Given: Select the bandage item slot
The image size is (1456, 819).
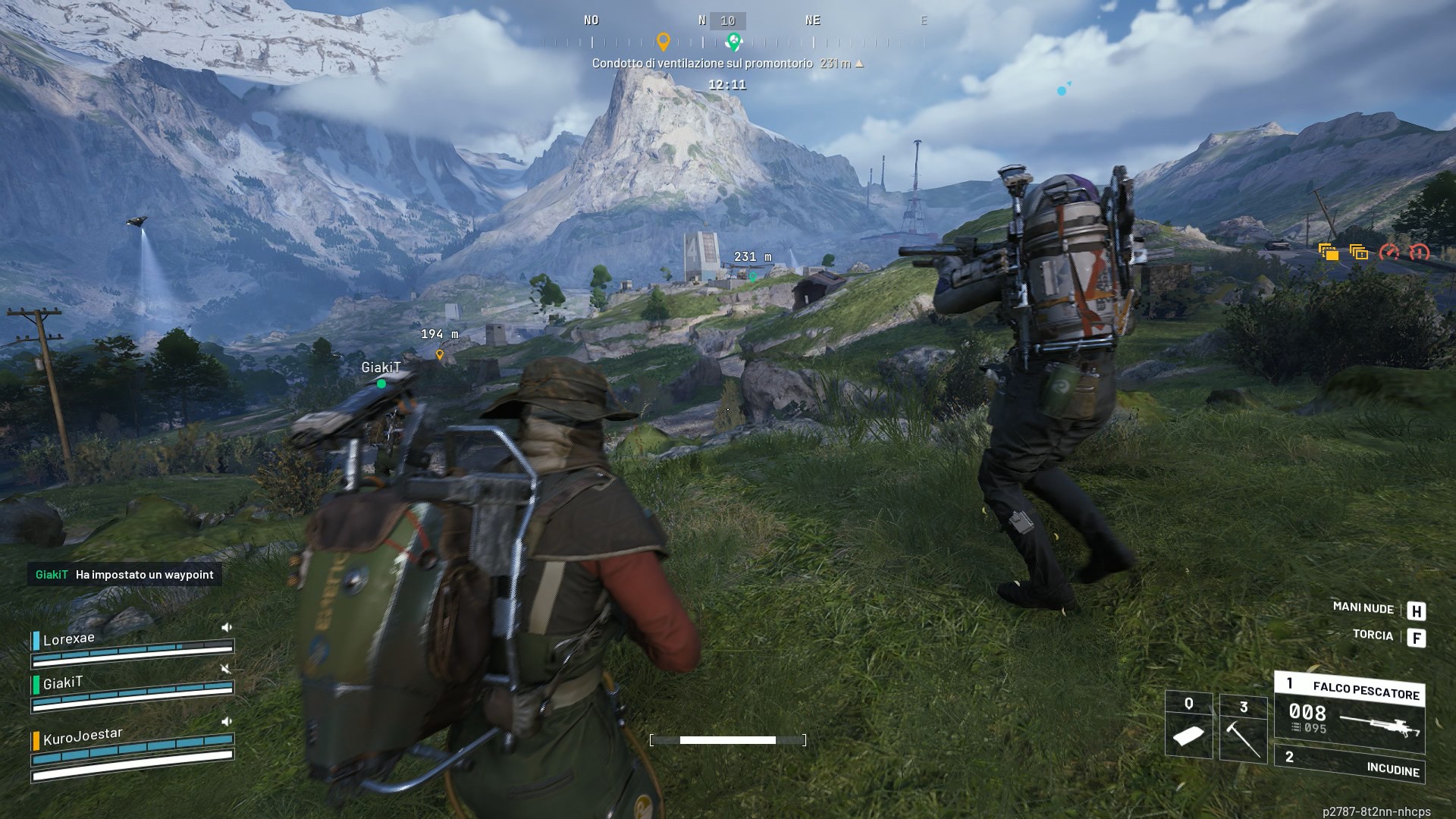Looking at the screenshot, I should pyautogui.click(x=1188, y=726).
